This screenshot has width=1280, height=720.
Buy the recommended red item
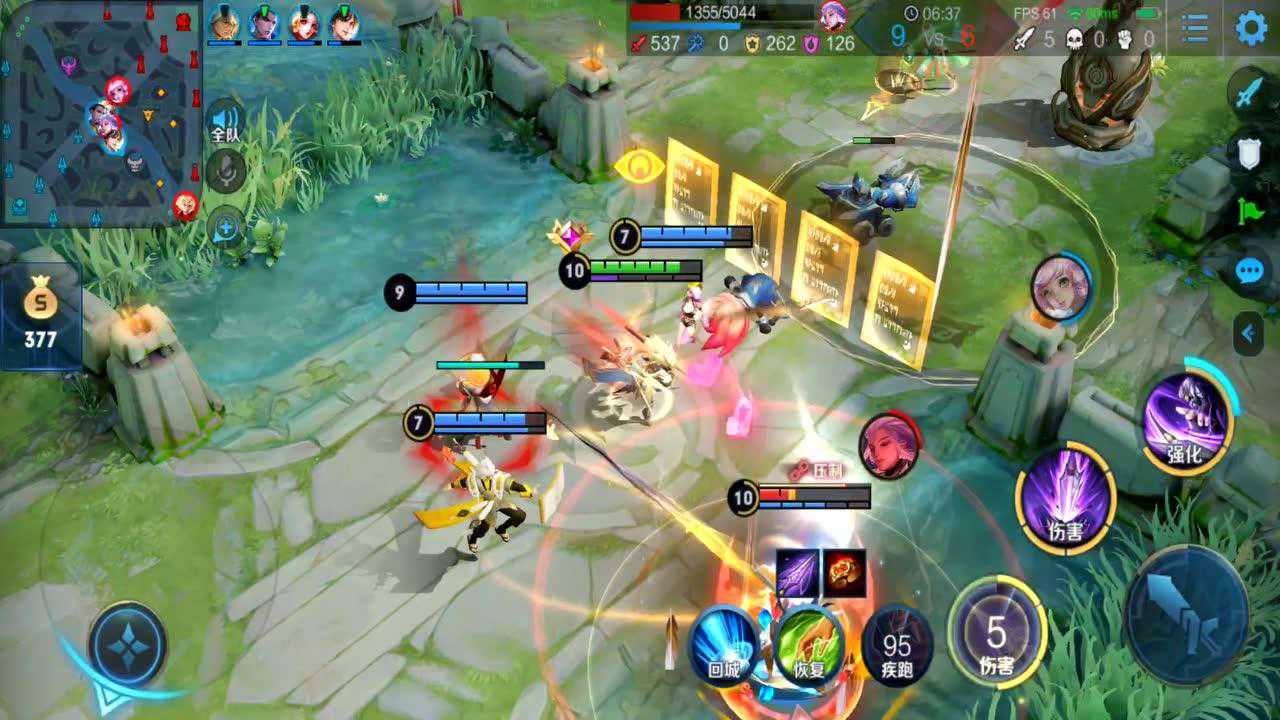(x=844, y=574)
